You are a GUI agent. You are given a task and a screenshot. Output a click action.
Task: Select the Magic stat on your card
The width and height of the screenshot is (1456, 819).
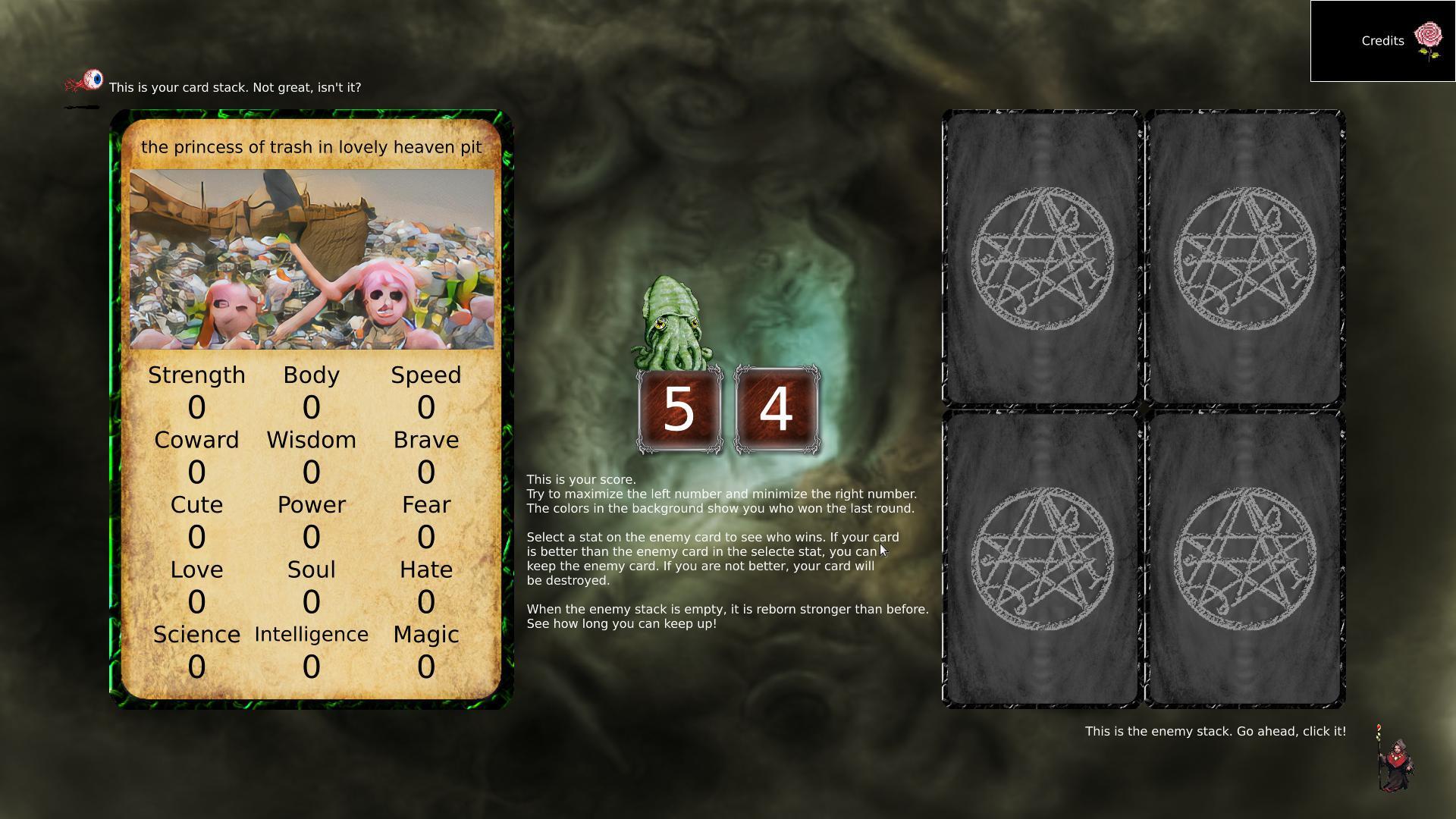coord(426,635)
